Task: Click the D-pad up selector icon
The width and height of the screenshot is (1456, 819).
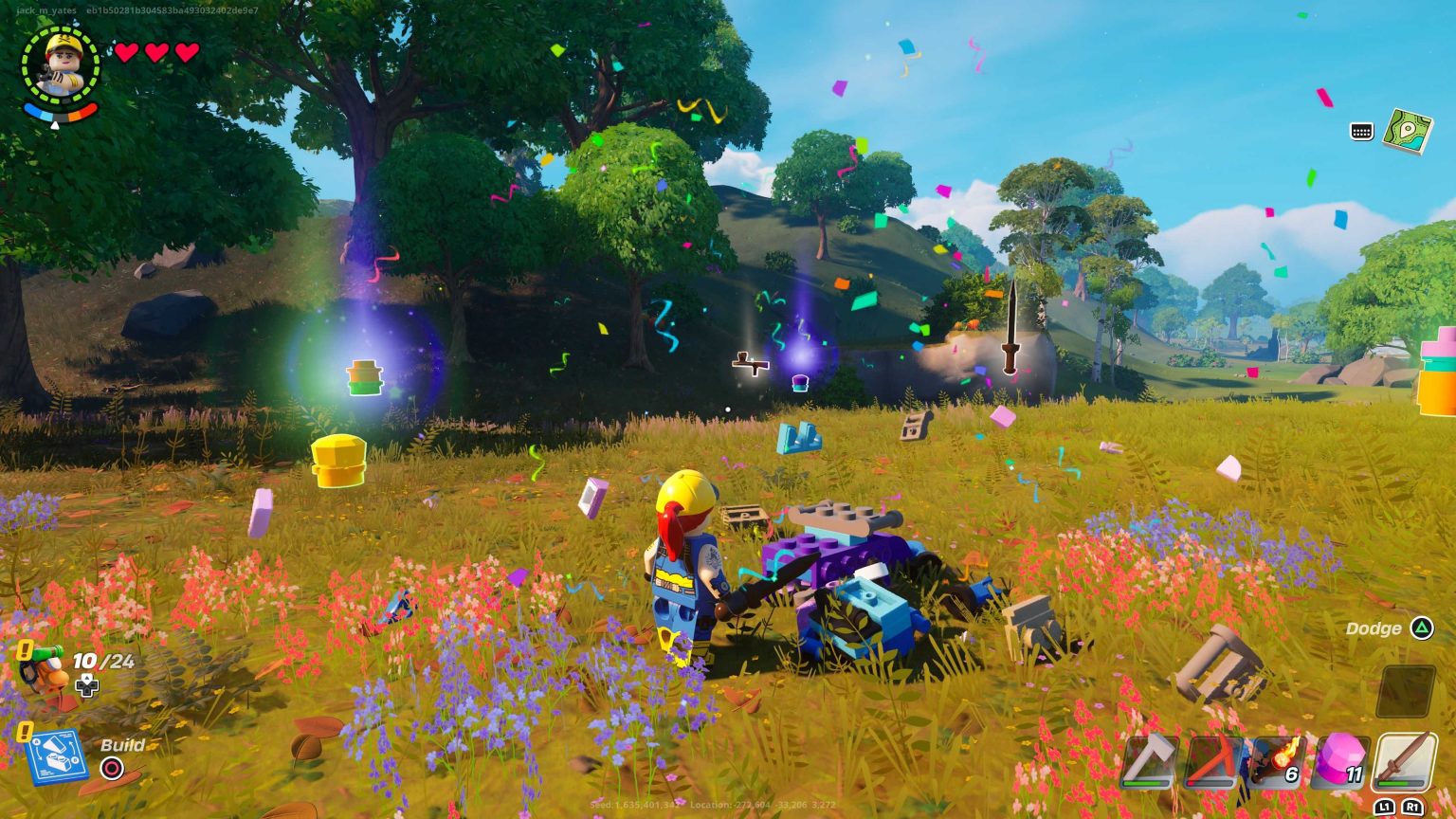Action: click(89, 684)
